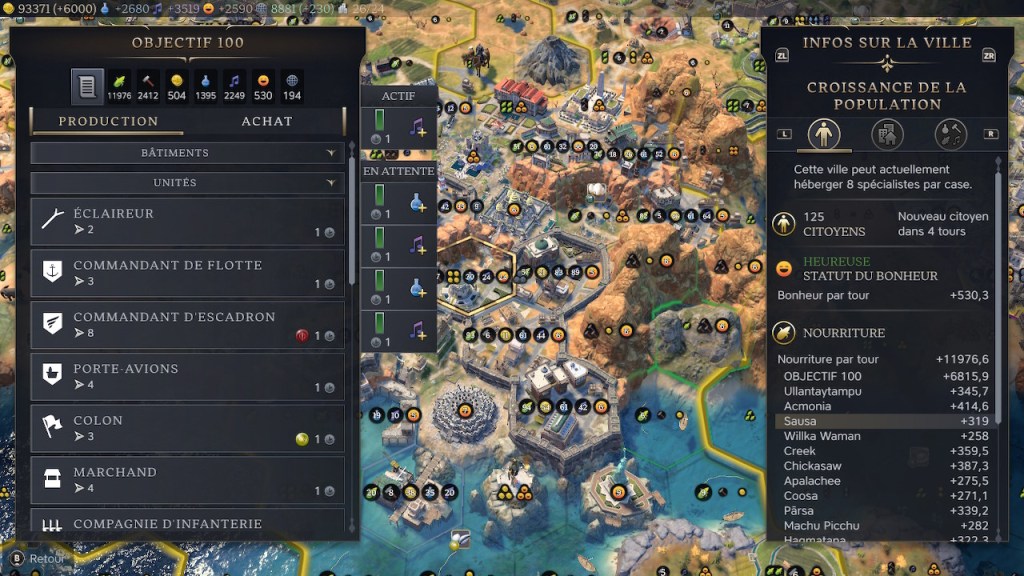This screenshot has width=1024, height=576.
Task: Open the third city info tab
Action: pyautogui.click(x=950, y=133)
